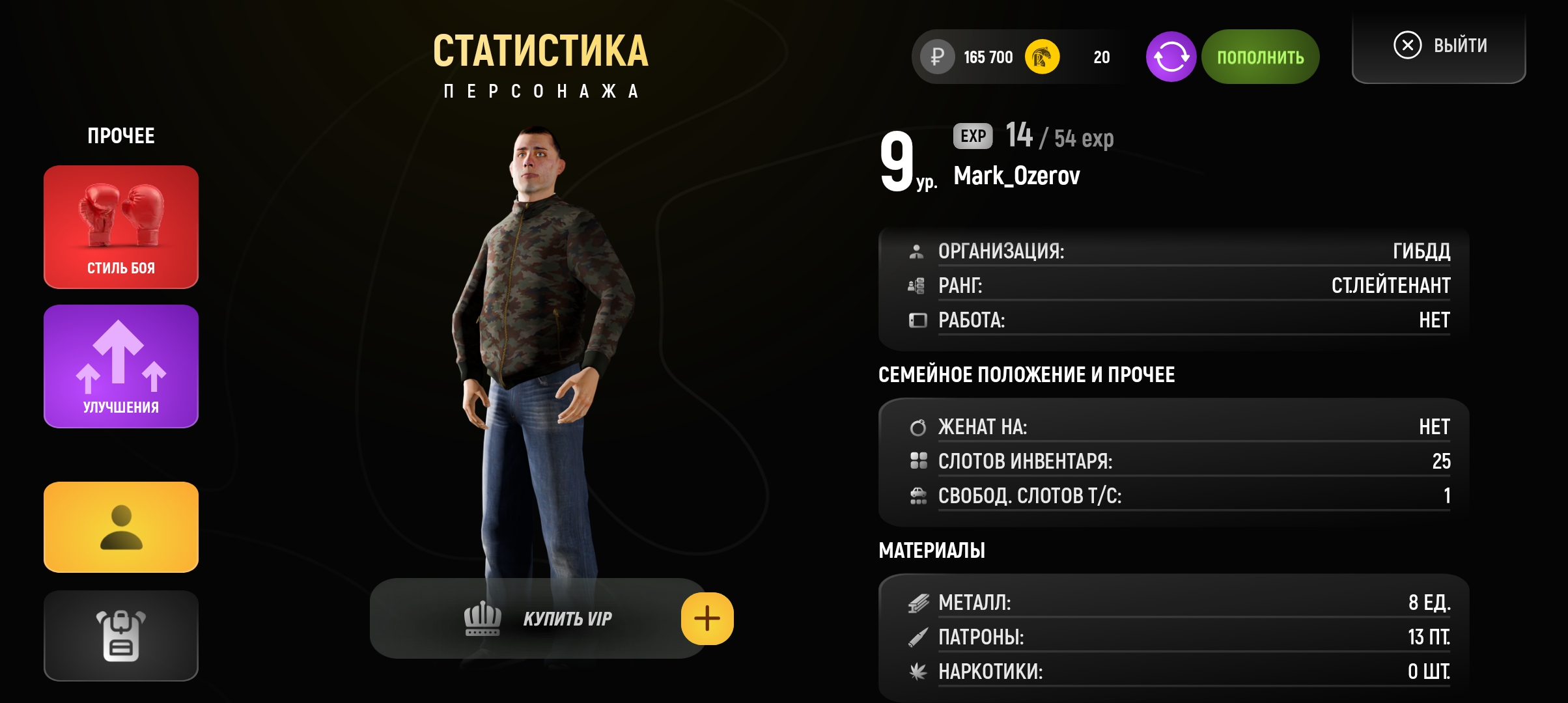Click the purple currency exchange button
This screenshot has width=1568, height=703.
[1171, 57]
